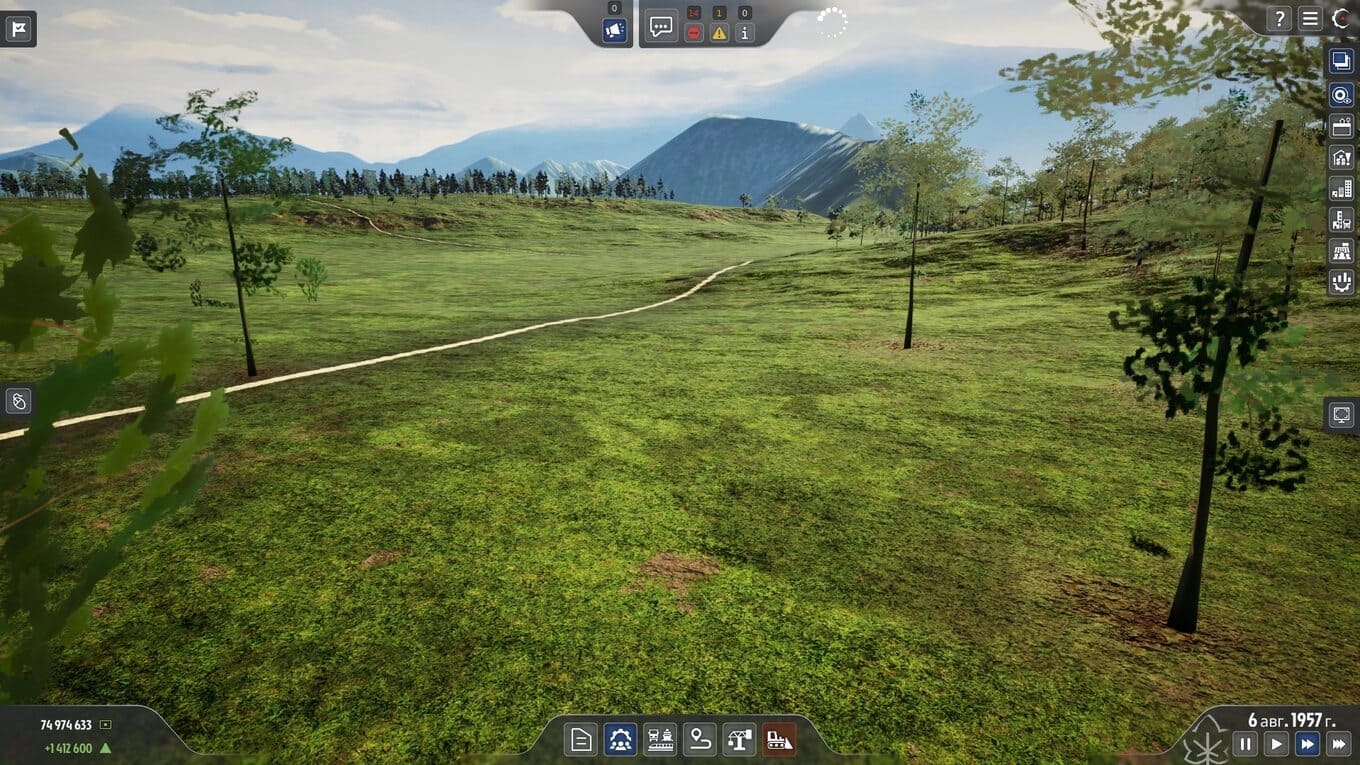Open the crane construction menu
1360x765 pixels.
[739, 740]
